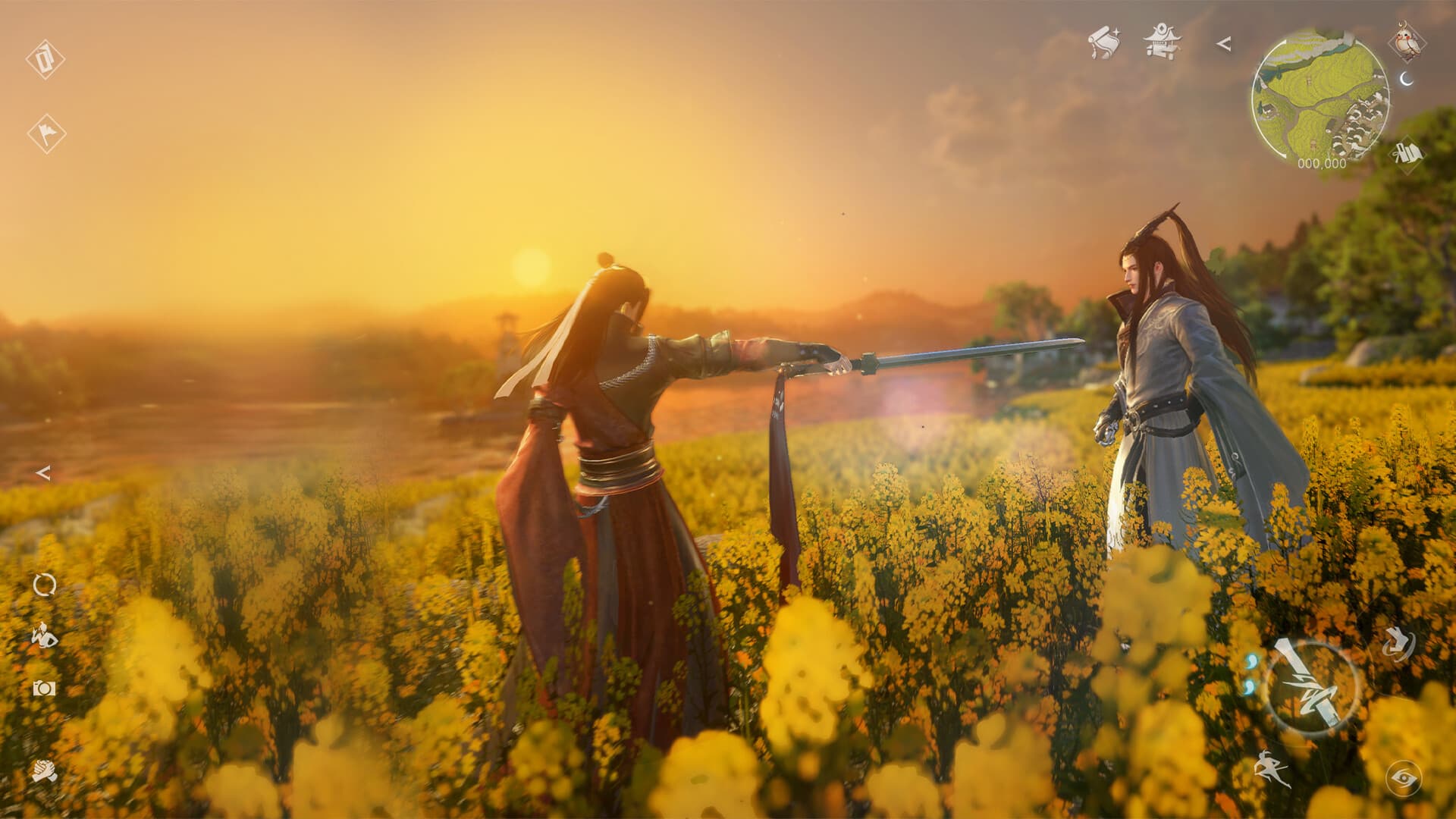Open the clapping emote icon at bottom left

(43, 771)
